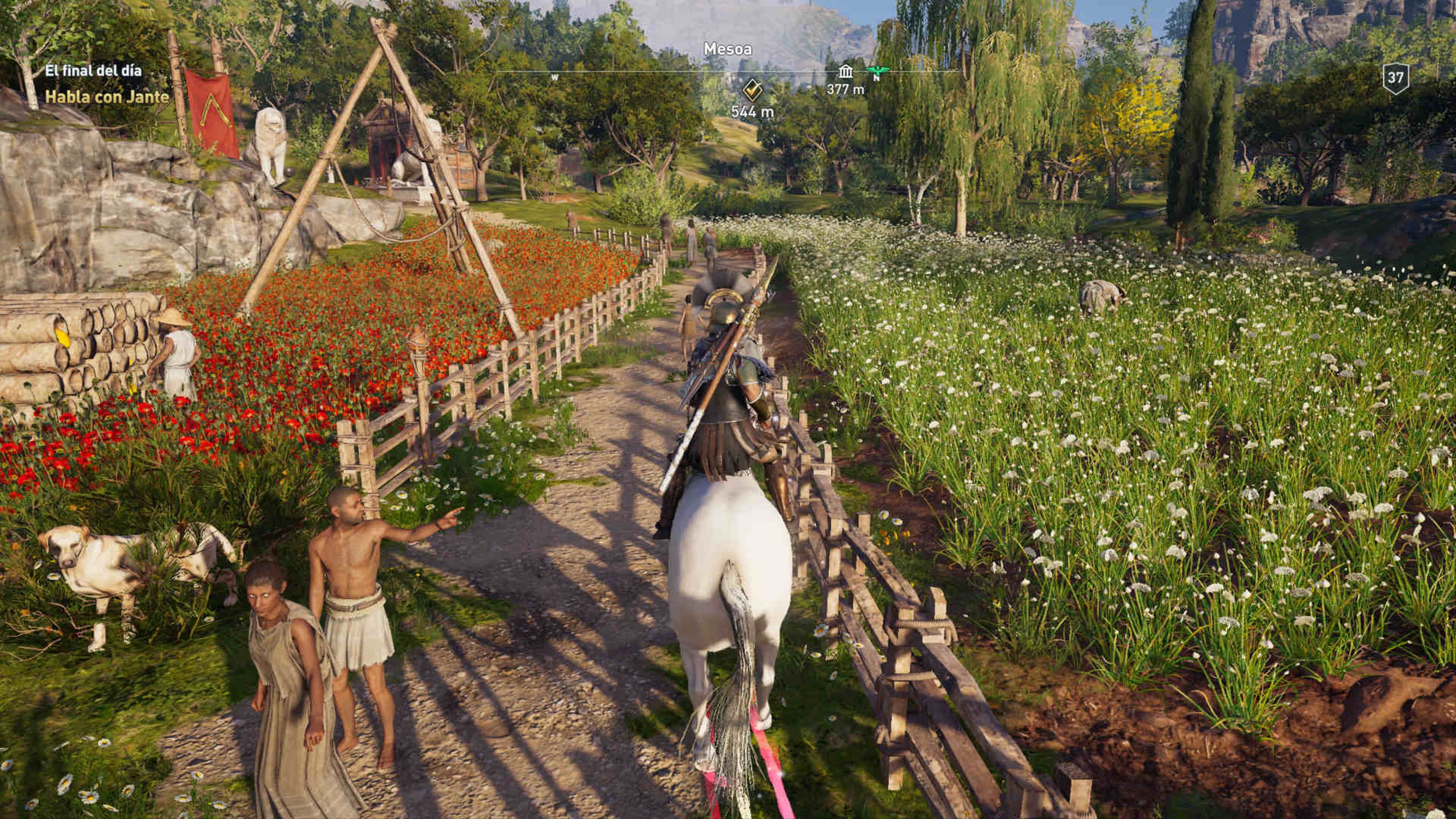Click the golden quest marker on the compass

(x=752, y=89)
